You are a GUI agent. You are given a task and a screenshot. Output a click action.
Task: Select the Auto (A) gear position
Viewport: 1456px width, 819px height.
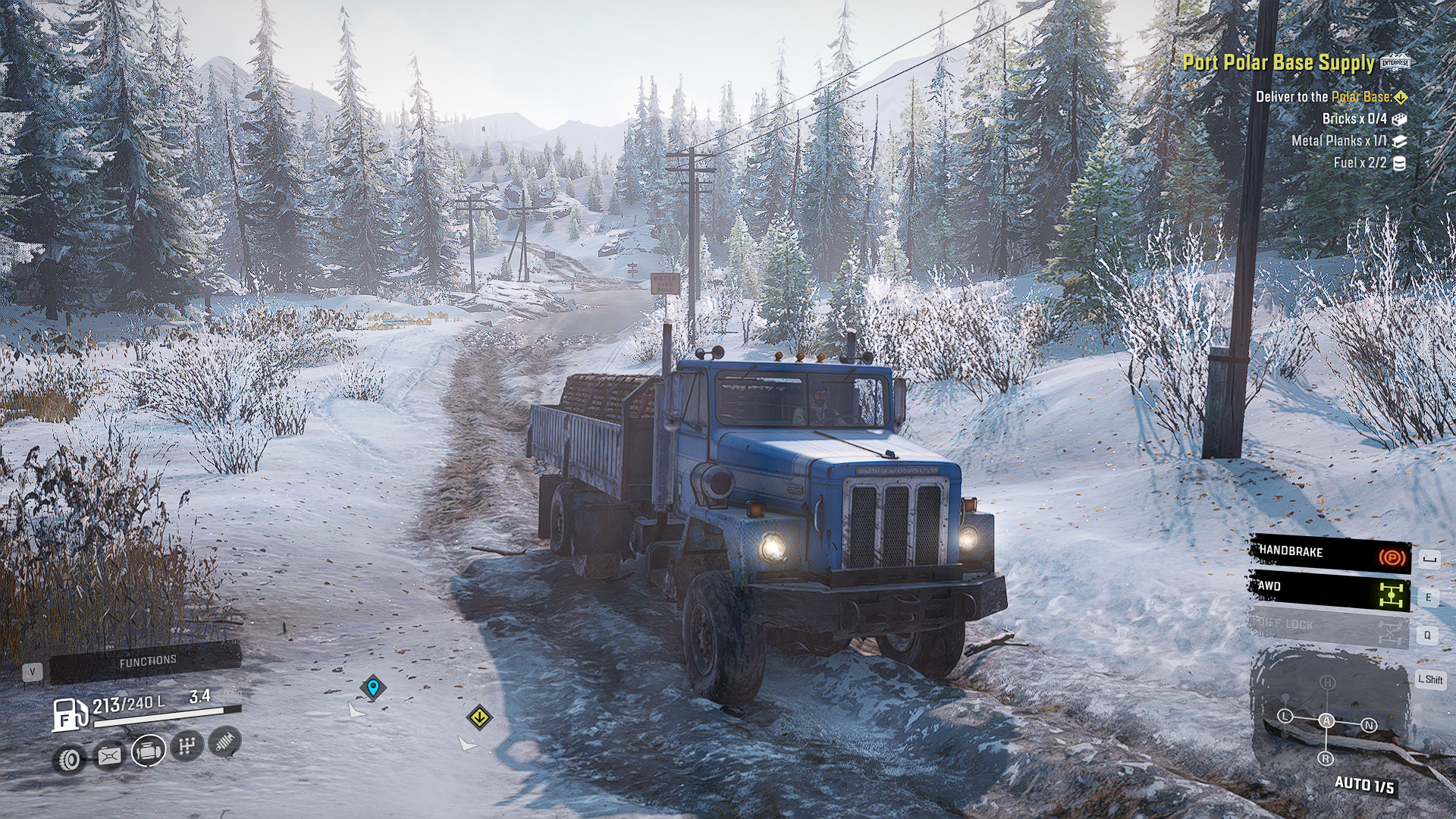pyautogui.click(x=1326, y=720)
